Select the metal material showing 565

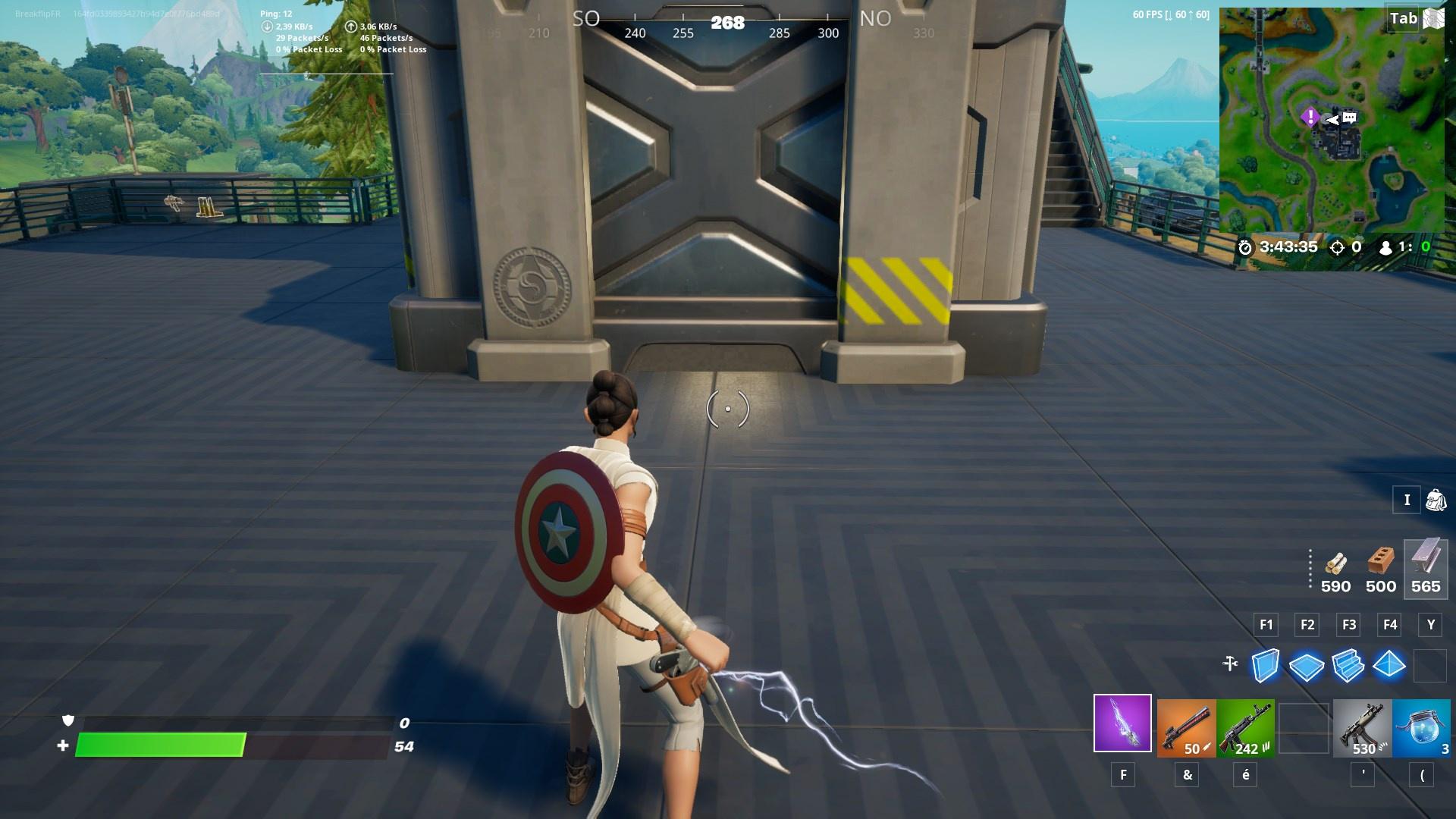pos(1424,569)
